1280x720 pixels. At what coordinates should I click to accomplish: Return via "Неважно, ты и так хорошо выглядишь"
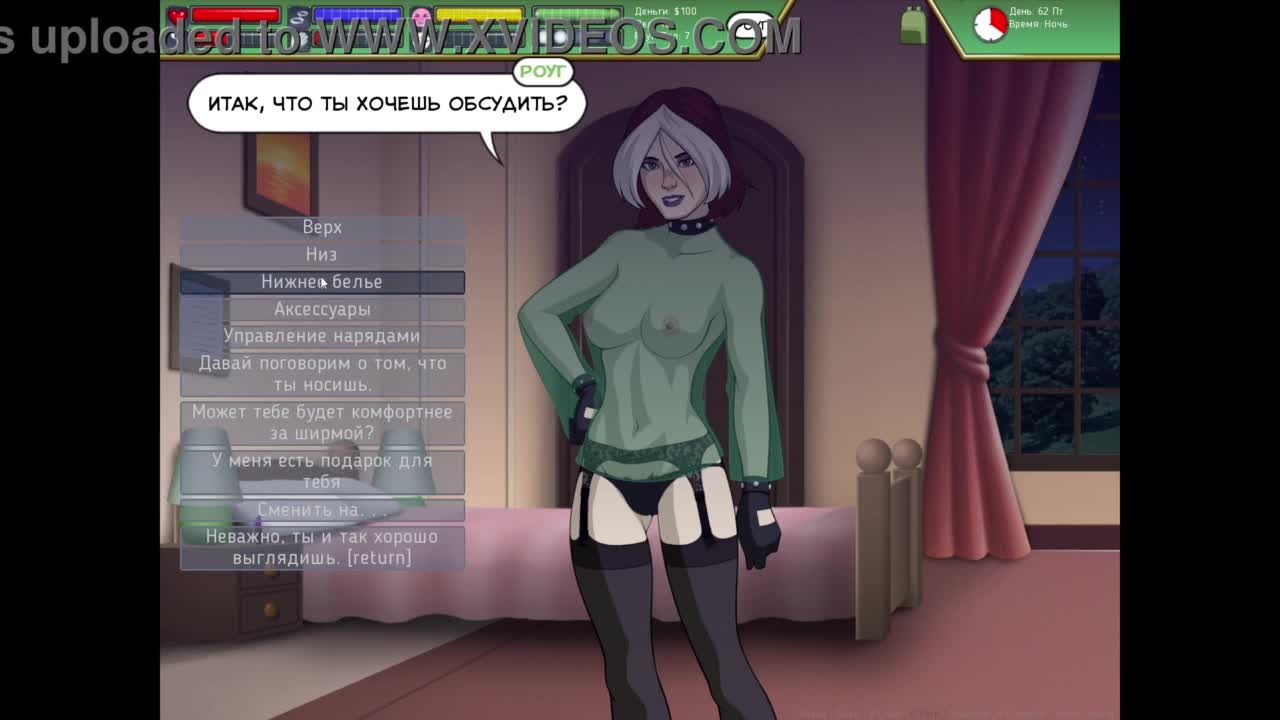pos(322,547)
